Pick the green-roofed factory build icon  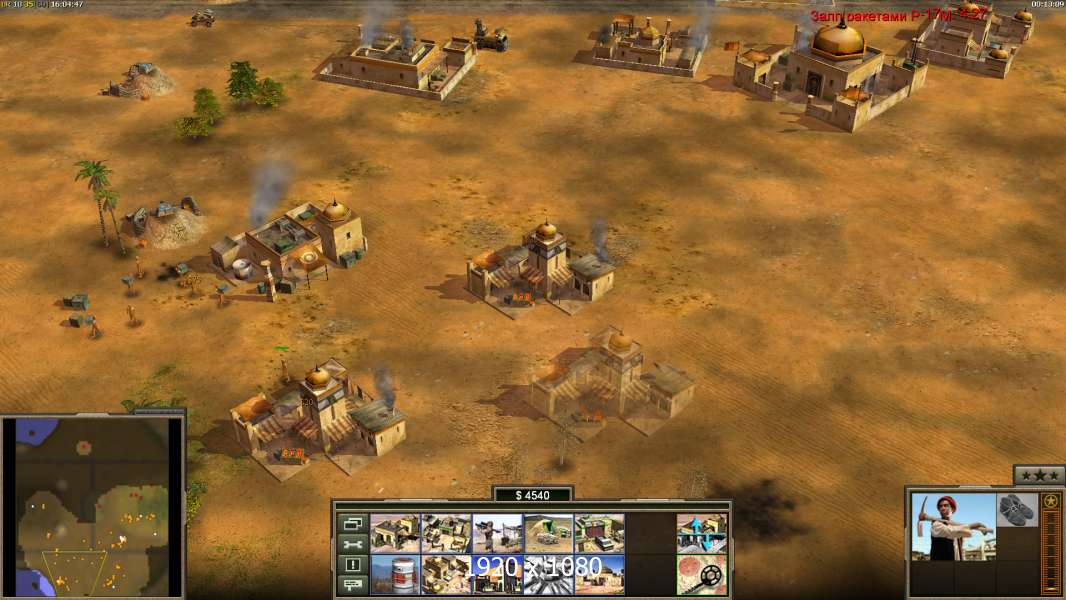(x=599, y=533)
